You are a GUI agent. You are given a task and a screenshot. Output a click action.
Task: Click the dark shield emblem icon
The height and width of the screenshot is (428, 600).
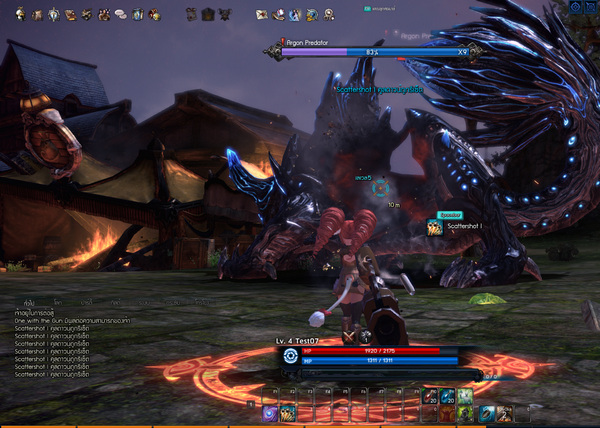pos(207,15)
